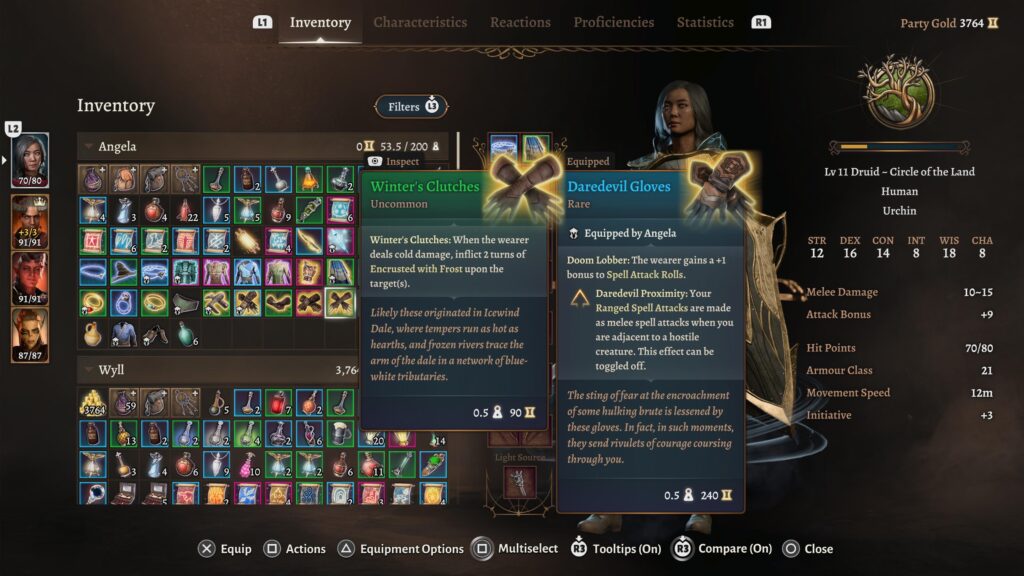
Task: Select the highlighted Winter's Clutches gloves slot
Action: [340, 302]
